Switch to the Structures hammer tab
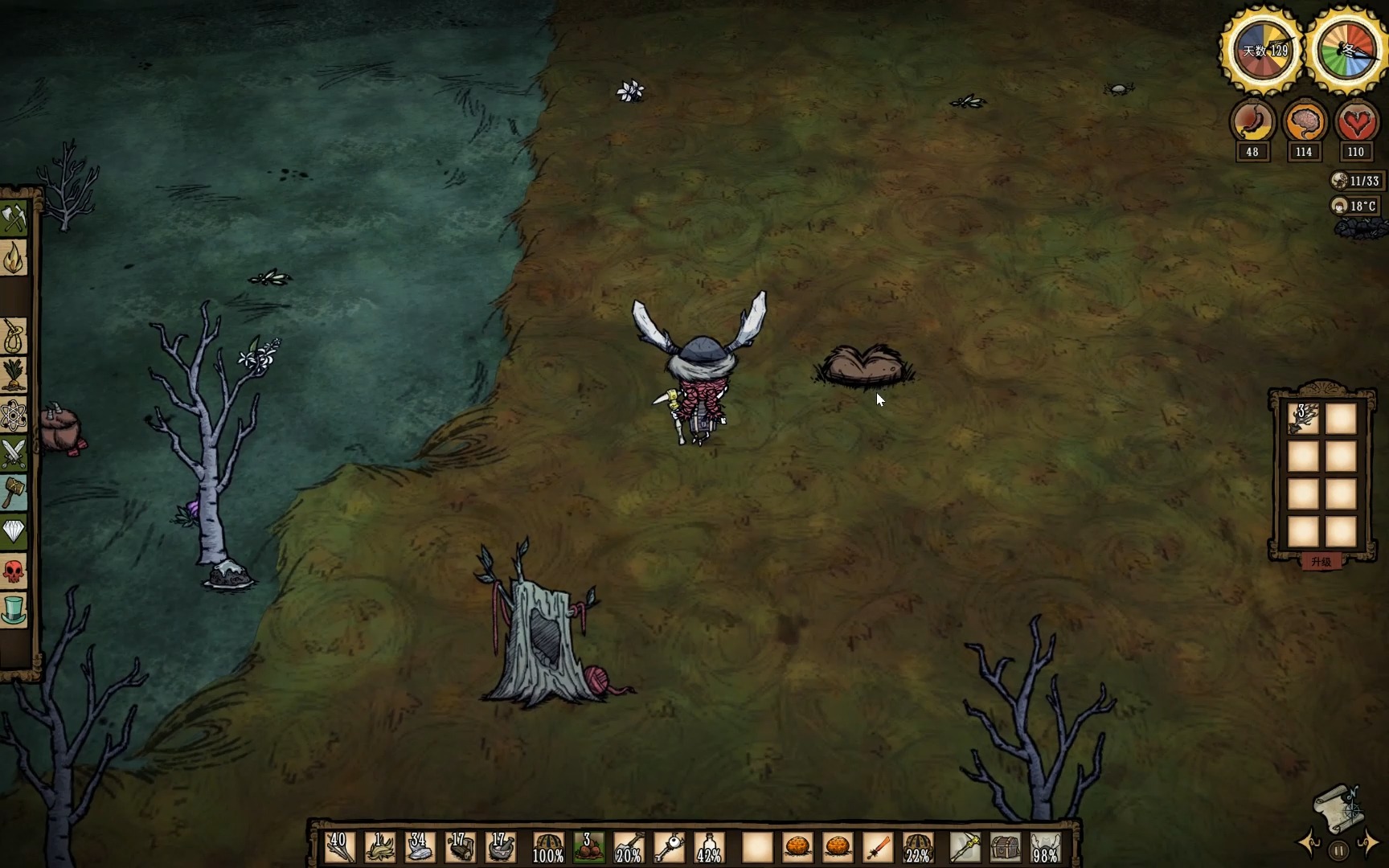 14,492
